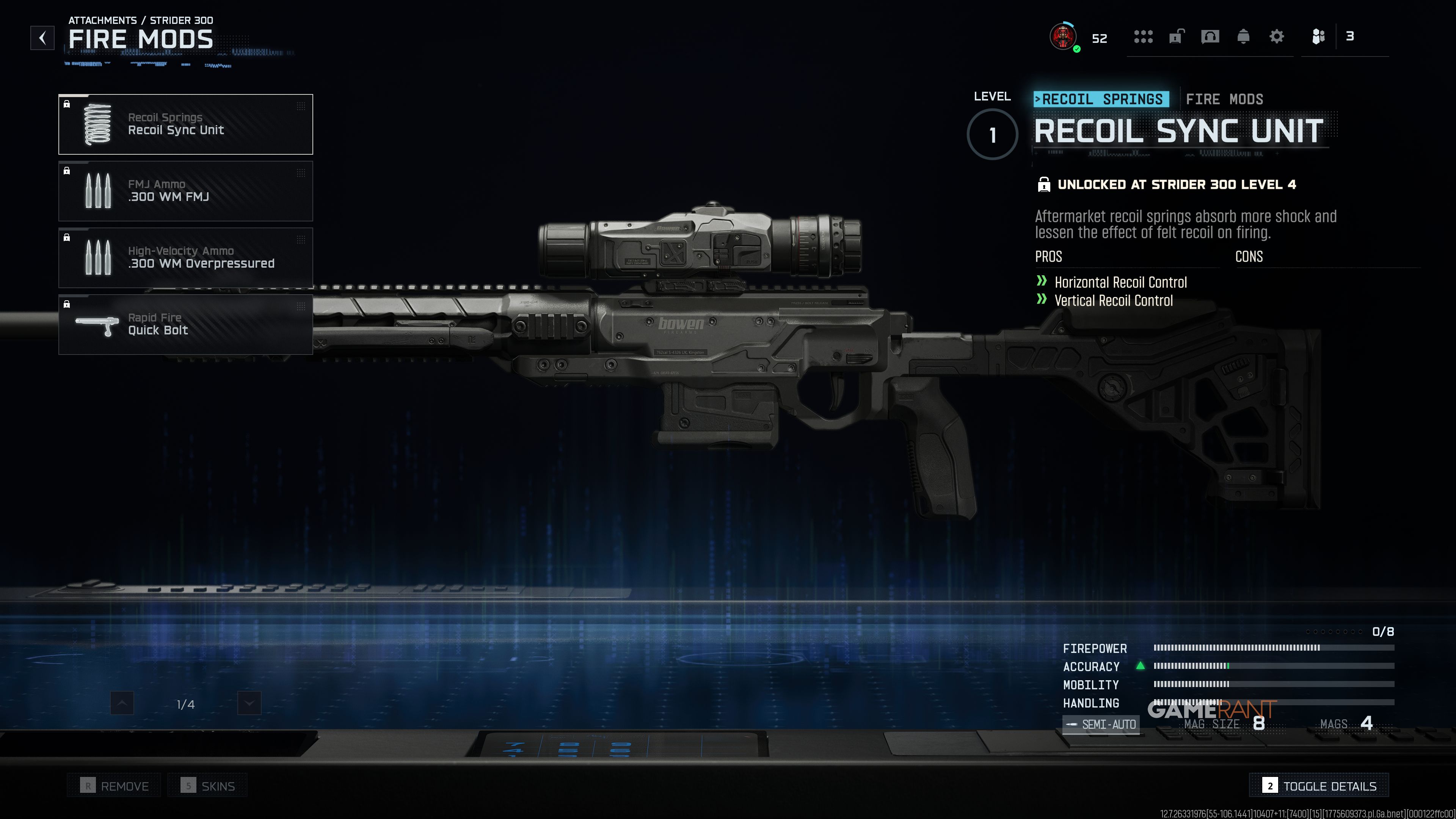Go back using the left arrow button
Image resolution: width=1456 pixels, height=819 pixels.
pos(42,38)
